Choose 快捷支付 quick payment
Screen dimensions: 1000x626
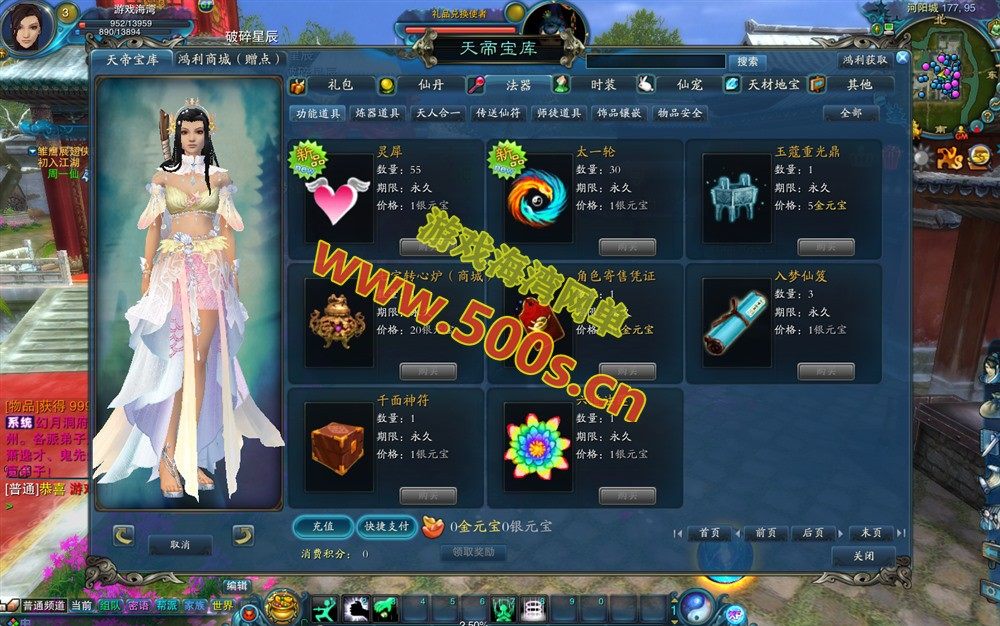(386, 526)
